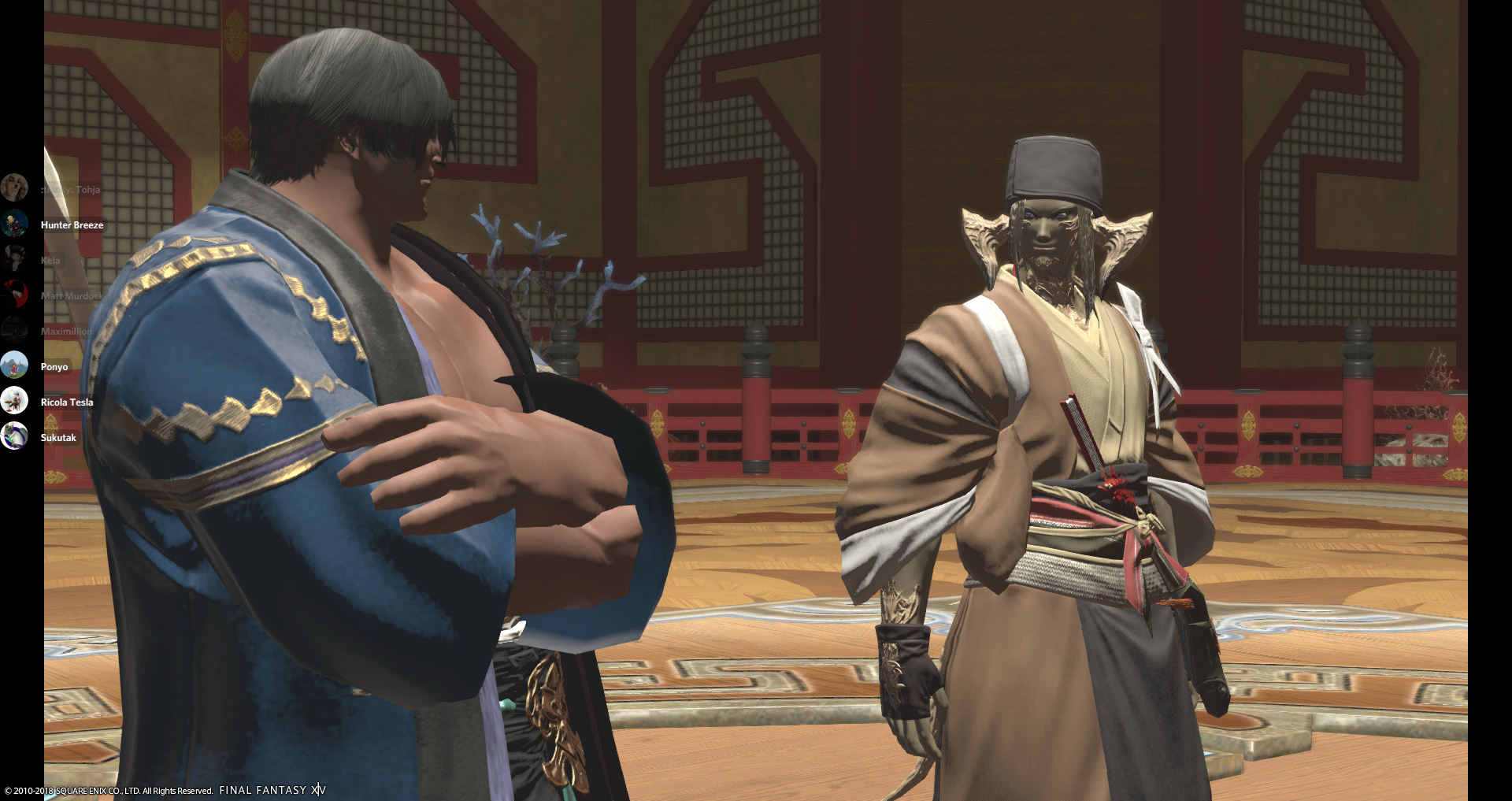Click Ricola Tesla's avatar in voice overlay
The image size is (1512, 801).
(x=14, y=401)
